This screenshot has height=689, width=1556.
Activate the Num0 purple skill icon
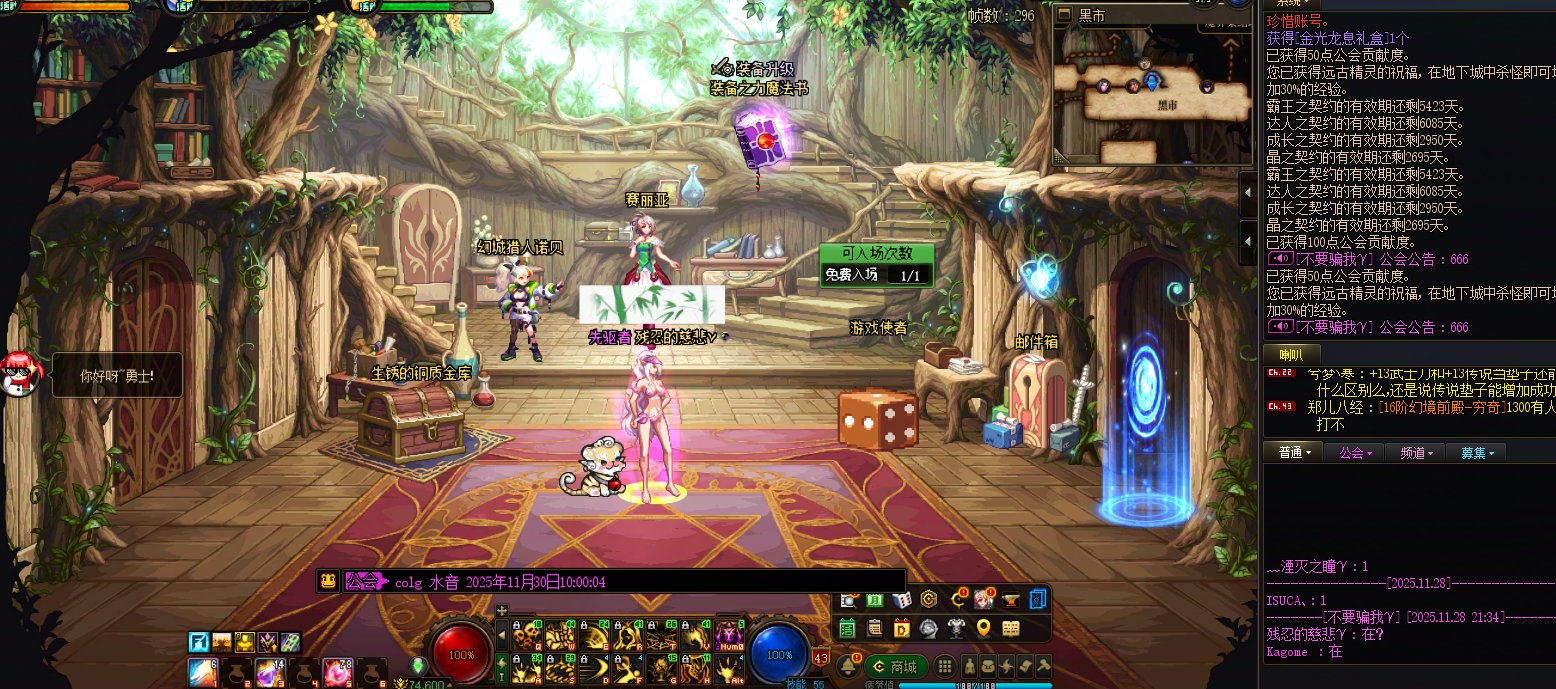pyautogui.click(x=729, y=634)
